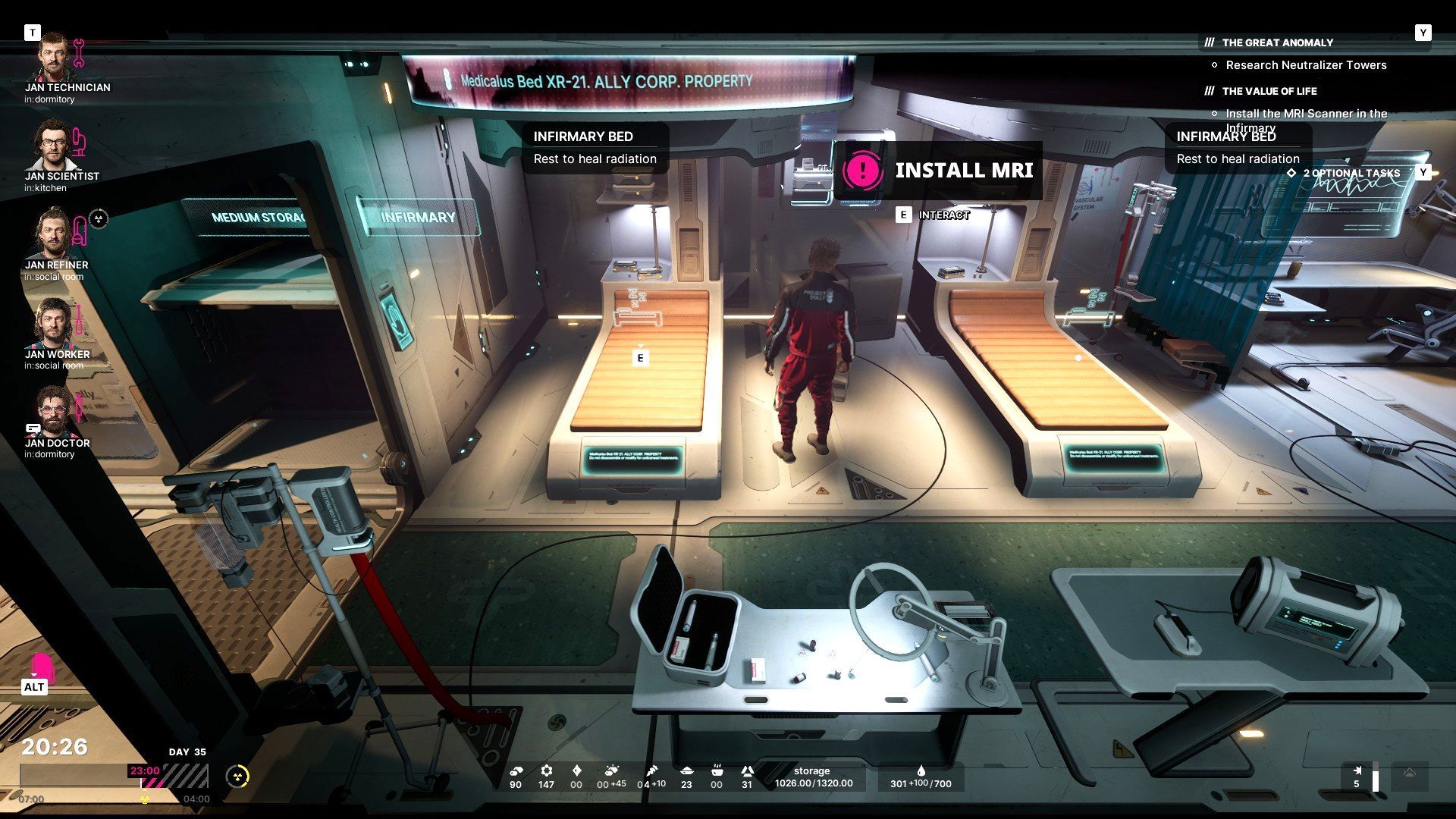This screenshot has width=1456, height=819.
Task: Click the yellow radiation warning icon
Action: 238,776
